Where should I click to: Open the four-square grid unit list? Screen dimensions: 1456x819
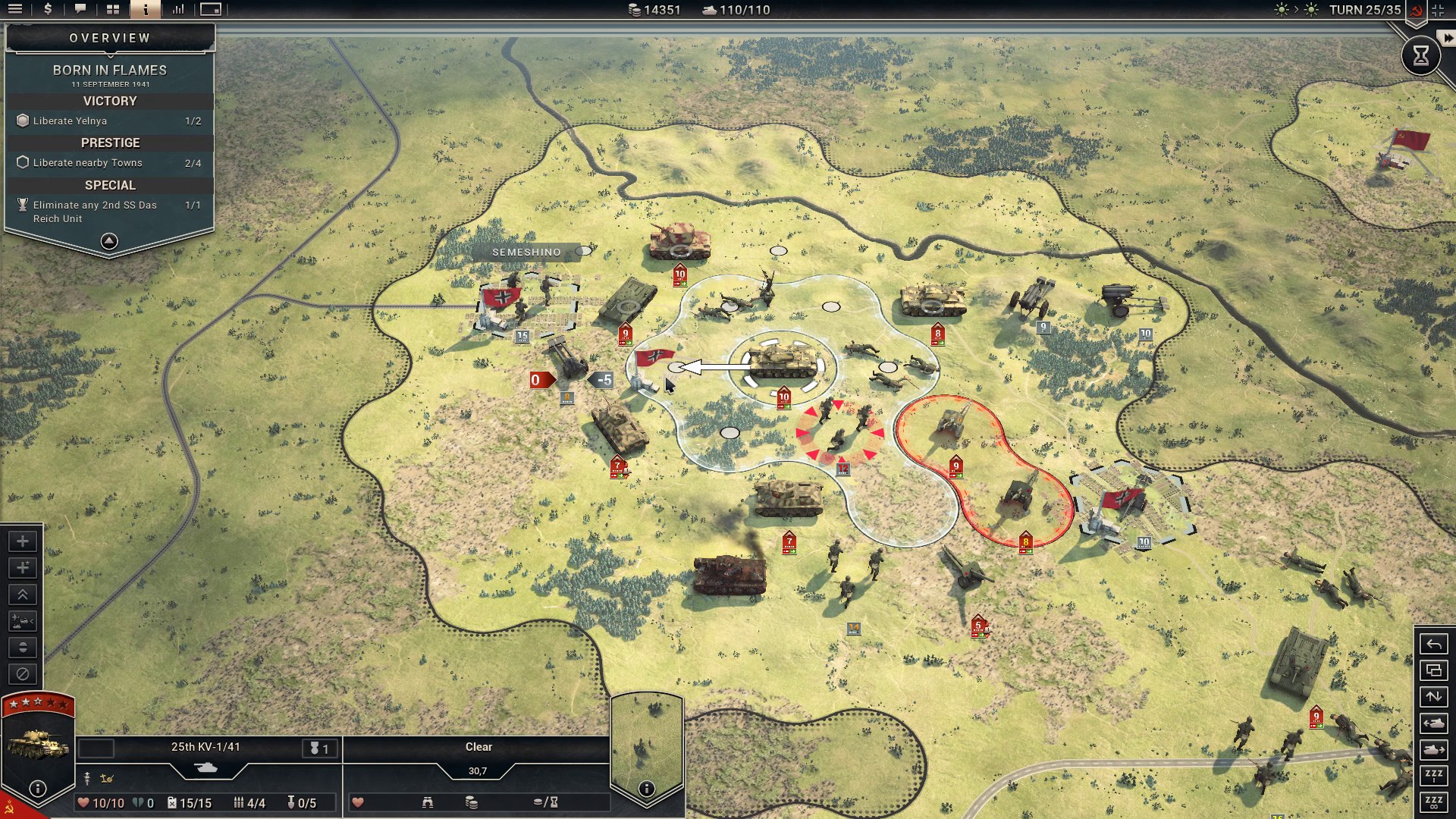point(113,10)
